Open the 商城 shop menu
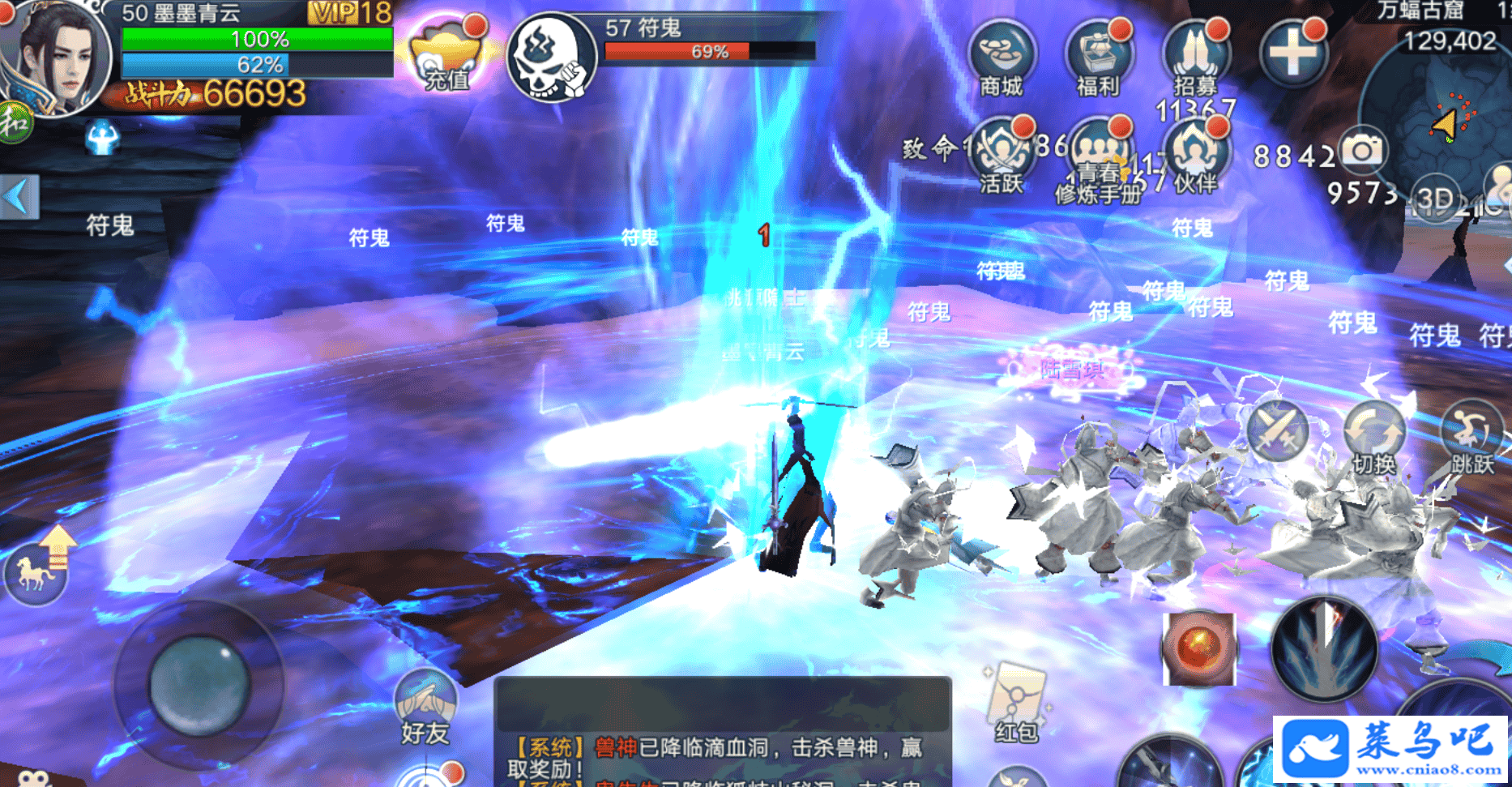 tap(1002, 57)
